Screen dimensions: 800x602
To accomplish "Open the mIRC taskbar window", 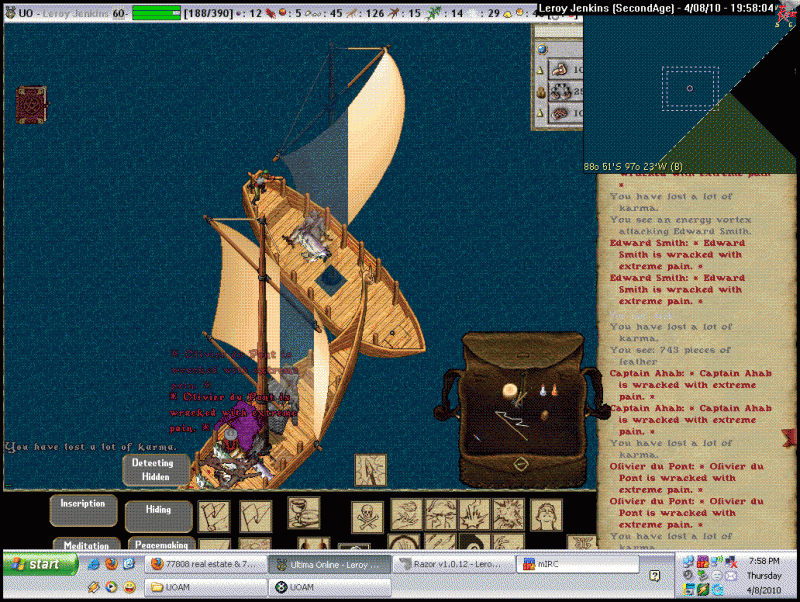I will [x=557, y=564].
